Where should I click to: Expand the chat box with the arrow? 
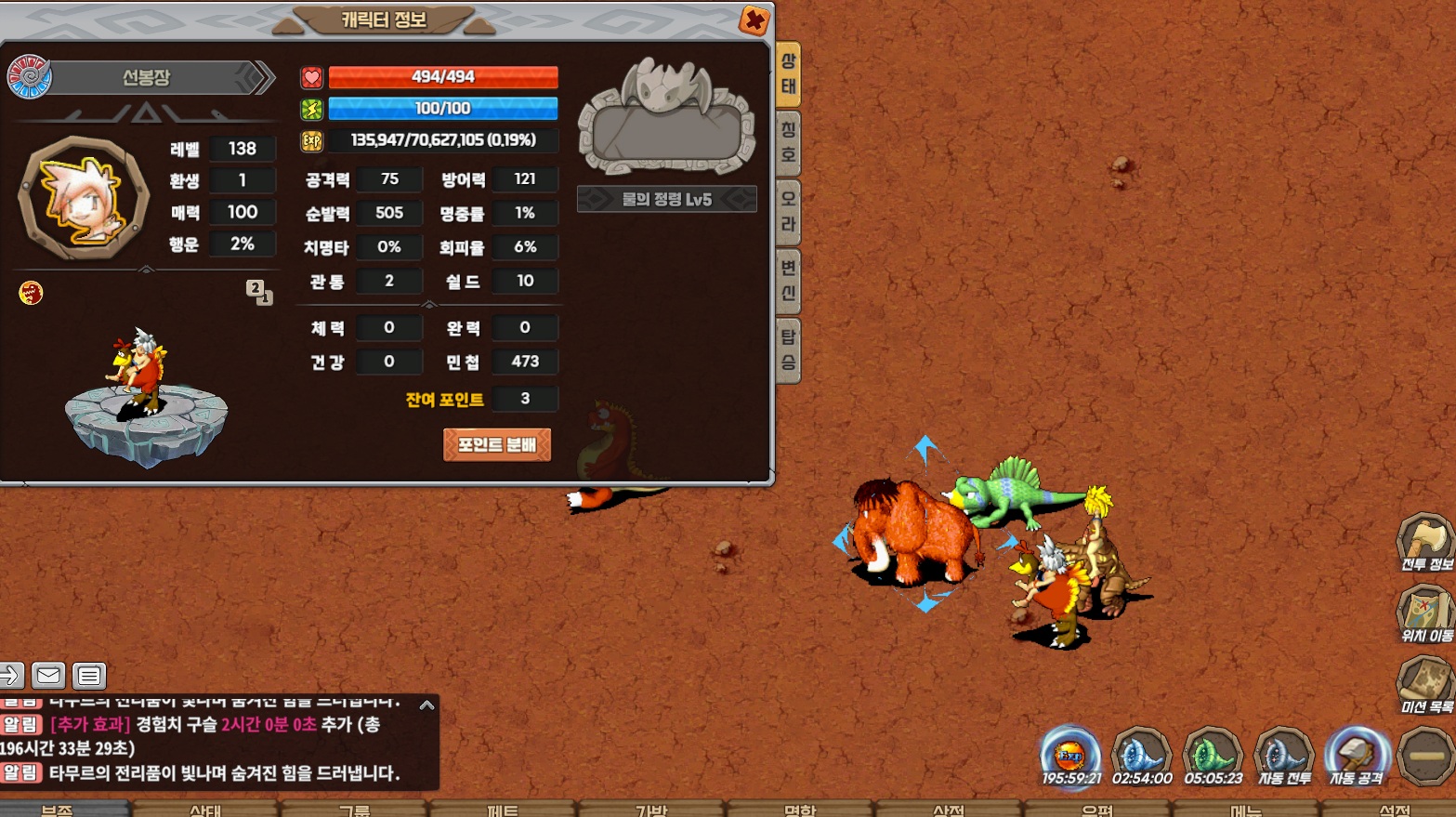(426, 705)
